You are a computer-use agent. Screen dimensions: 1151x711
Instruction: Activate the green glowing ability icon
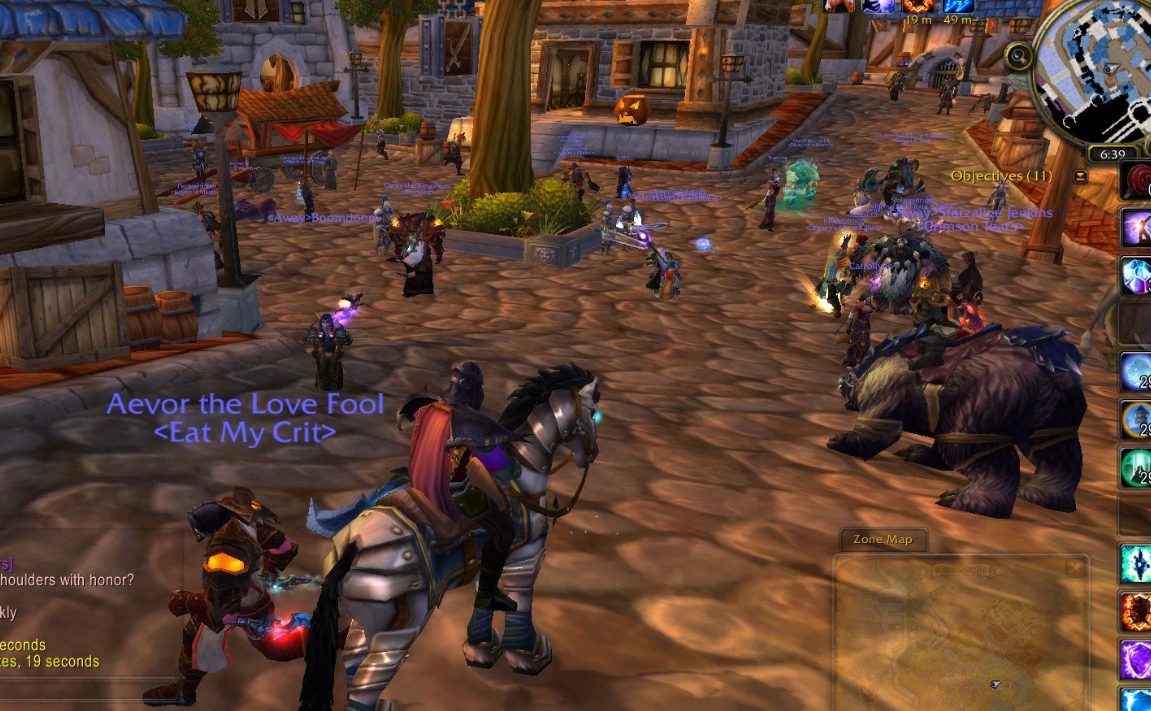[1137, 467]
